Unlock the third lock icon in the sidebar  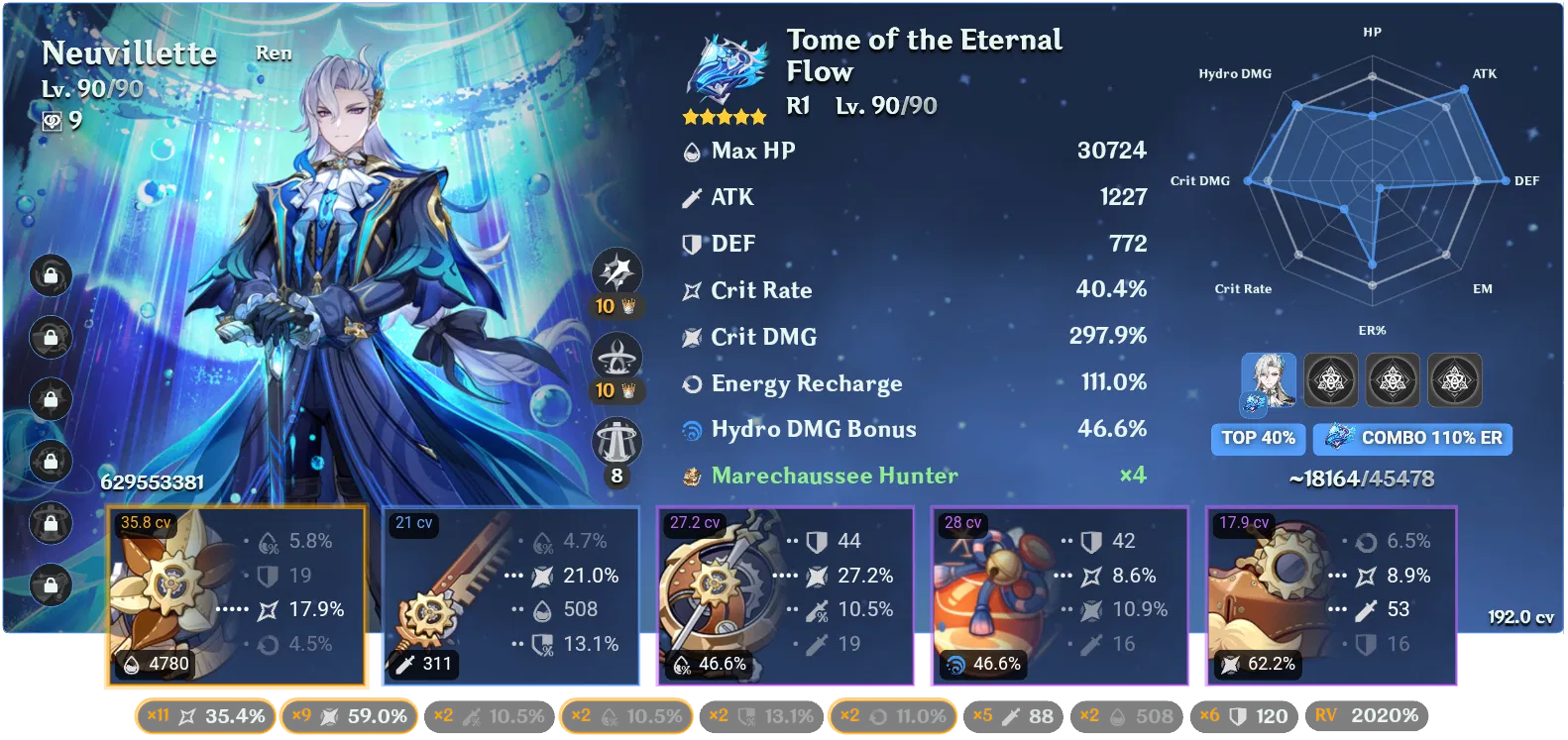(49, 397)
